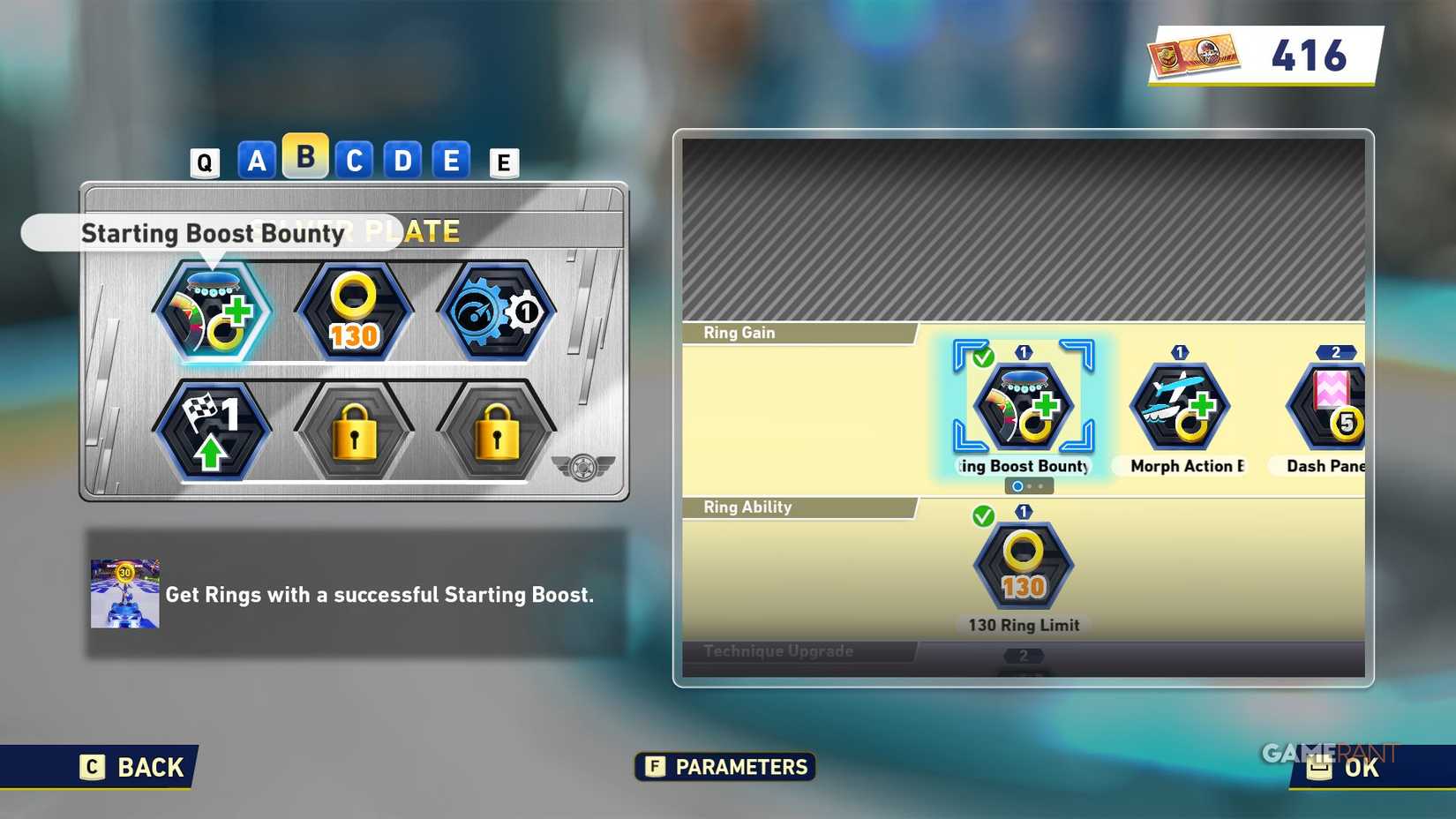This screenshot has width=1456, height=819.
Task: Select the Starting Boost Bounty plate slot
Action: pos(213,312)
